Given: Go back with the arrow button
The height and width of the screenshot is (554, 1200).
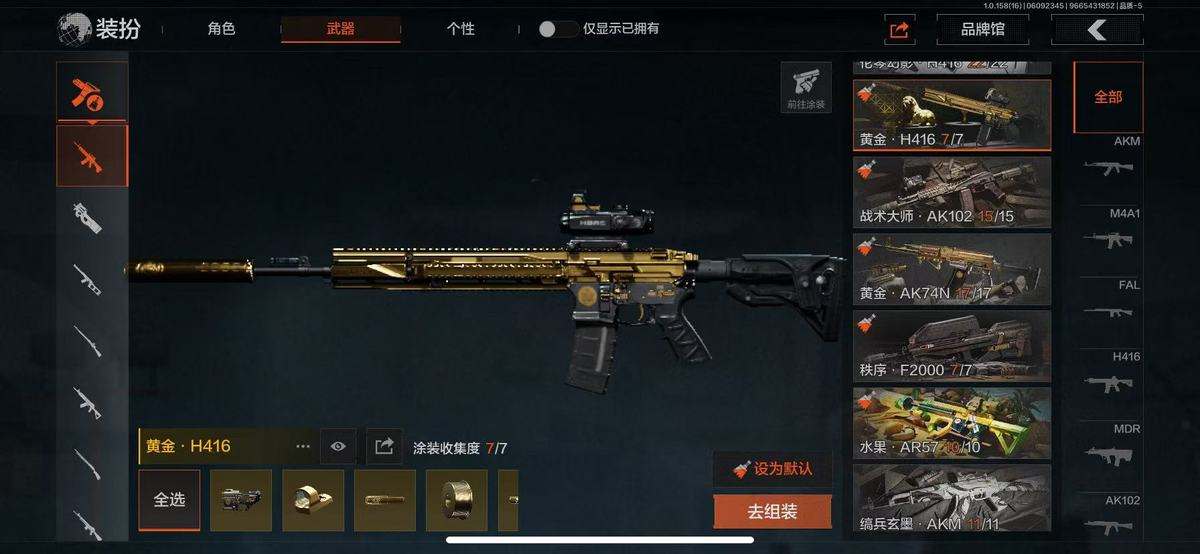Looking at the screenshot, I should 1097,30.
